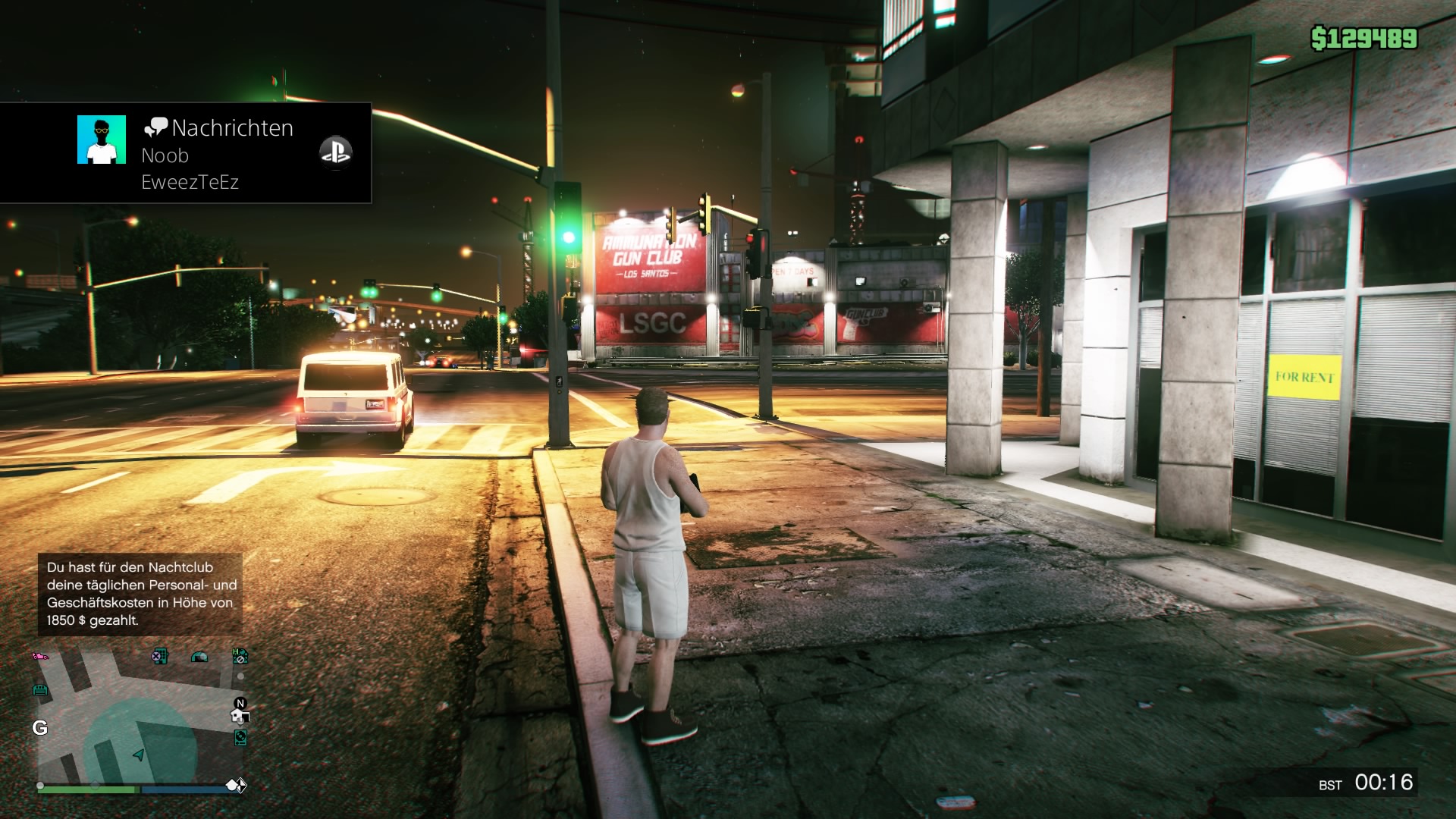The width and height of the screenshot is (1456, 819).
Task: Select the green H facility marker
Action: click(240, 655)
